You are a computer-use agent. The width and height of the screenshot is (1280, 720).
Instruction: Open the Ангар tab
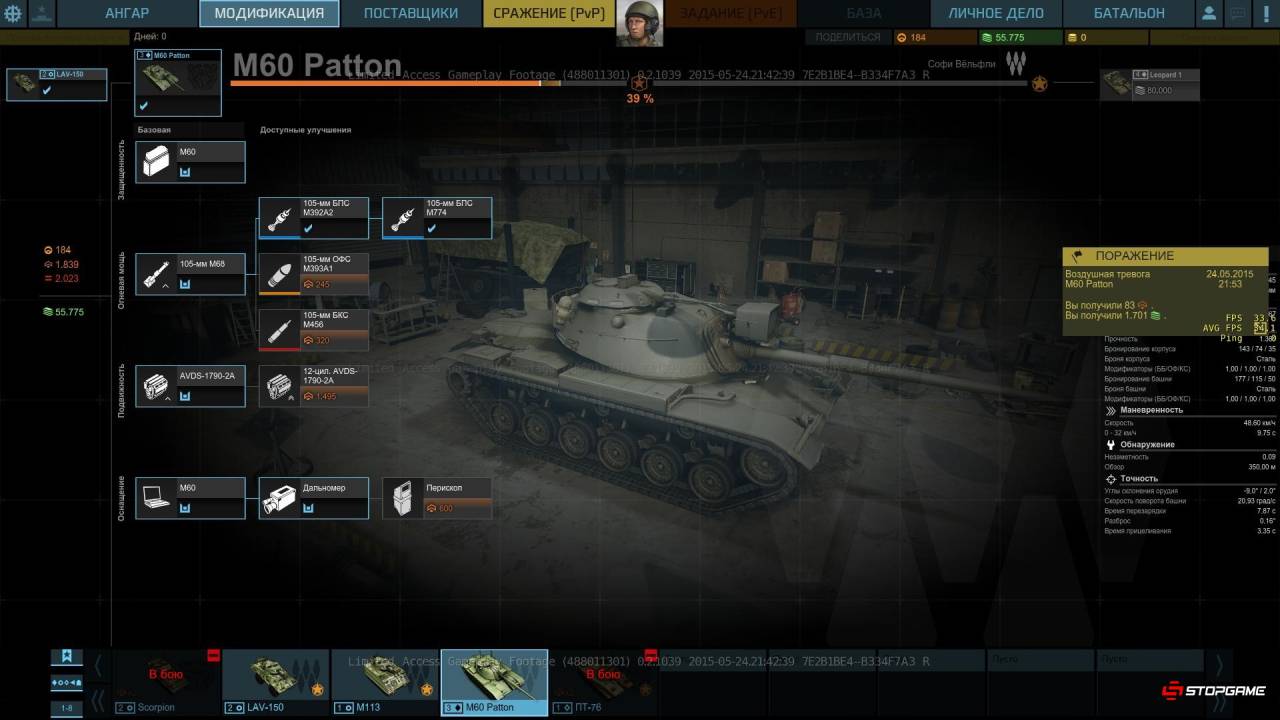click(127, 13)
